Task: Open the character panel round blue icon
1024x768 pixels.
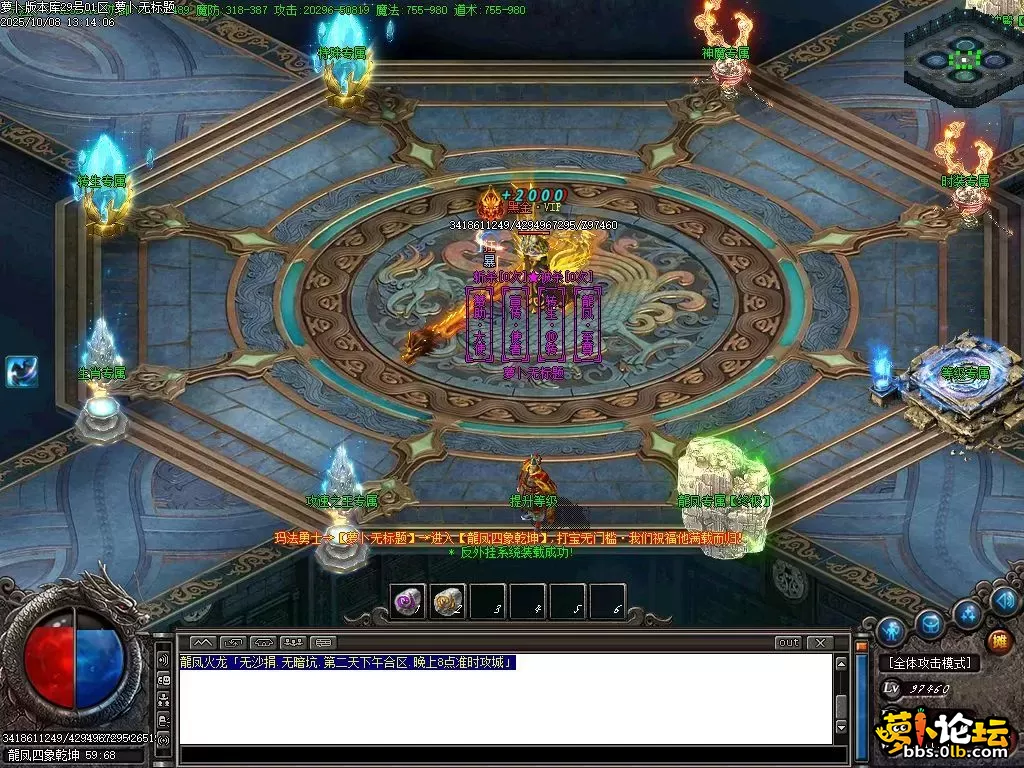Action: (x=891, y=631)
